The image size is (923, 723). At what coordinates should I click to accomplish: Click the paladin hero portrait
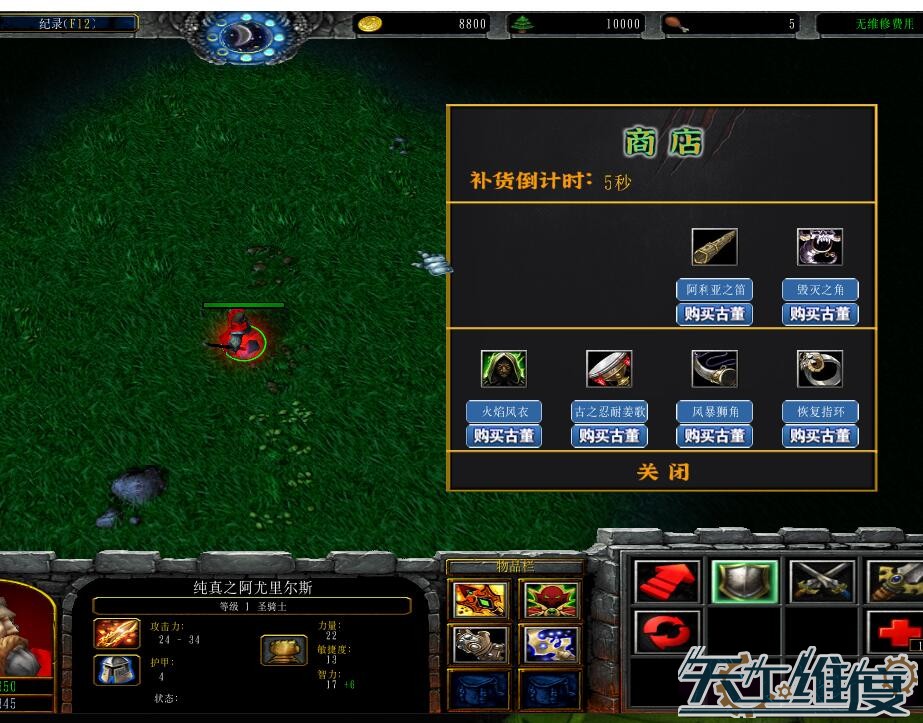(x=24, y=630)
